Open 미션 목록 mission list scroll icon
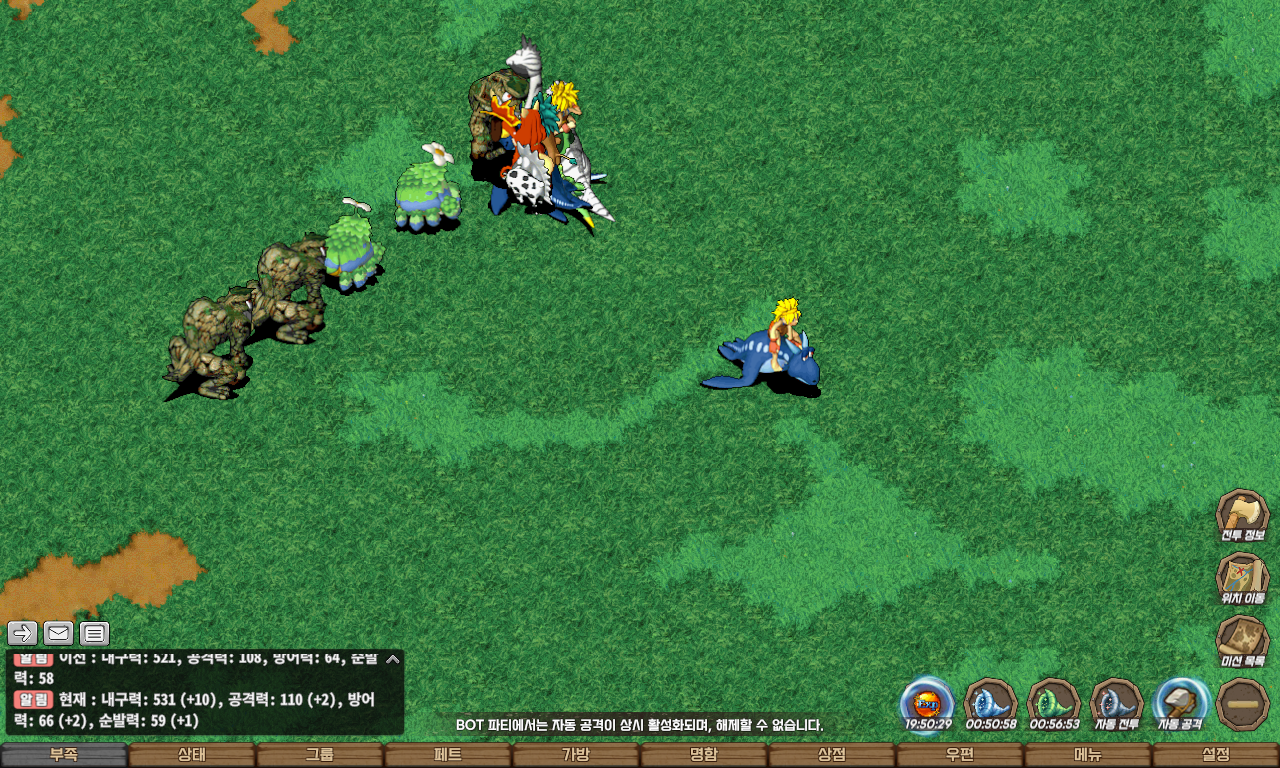The image size is (1280, 768). (x=1242, y=640)
